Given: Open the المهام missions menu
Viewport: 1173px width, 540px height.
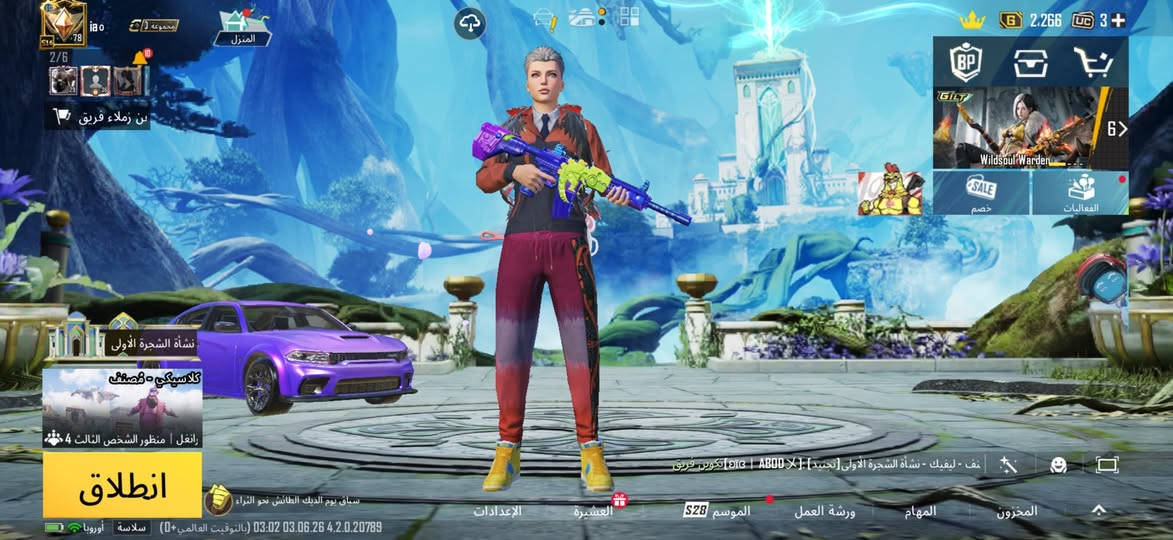Looking at the screenshot, I should pyautogui.click(x=919, y=511).
